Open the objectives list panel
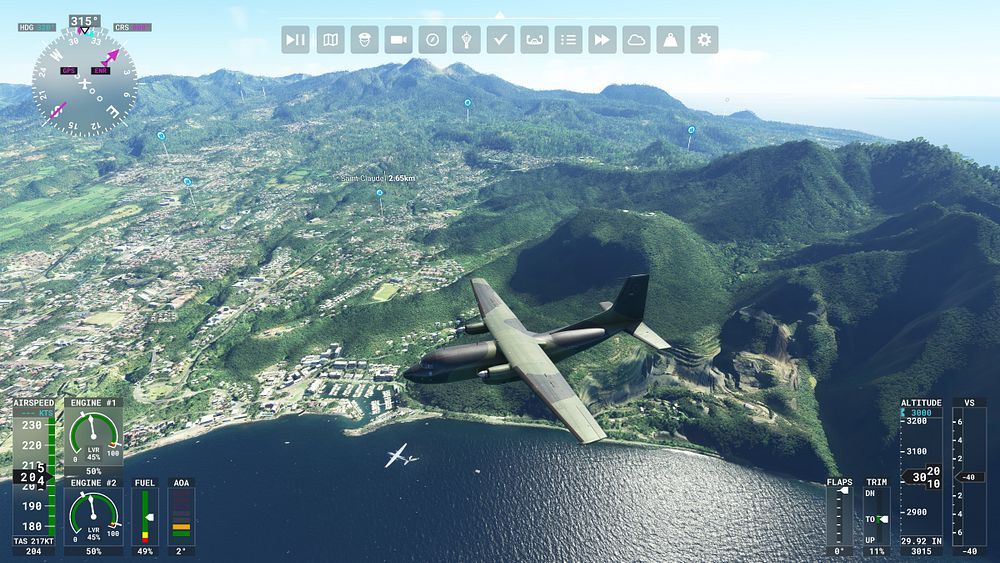This screenshot has height=563, width=1000. pos(568,40)
